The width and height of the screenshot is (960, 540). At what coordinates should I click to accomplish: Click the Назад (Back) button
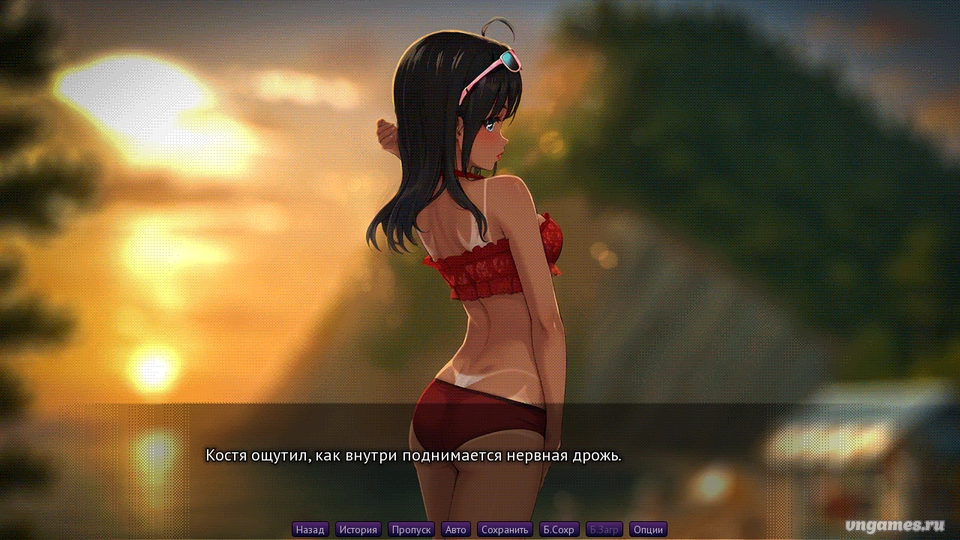click(310, 529)
